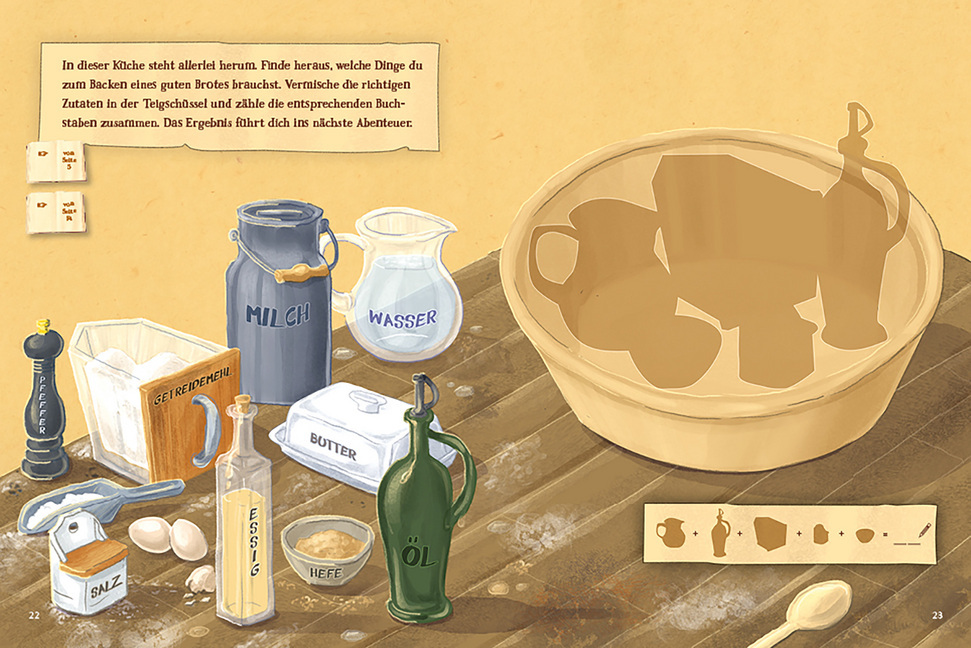Click the oil bottle silhouette in the formula strip
This screenshot has height=648, width=971.
tap(720, 532)
